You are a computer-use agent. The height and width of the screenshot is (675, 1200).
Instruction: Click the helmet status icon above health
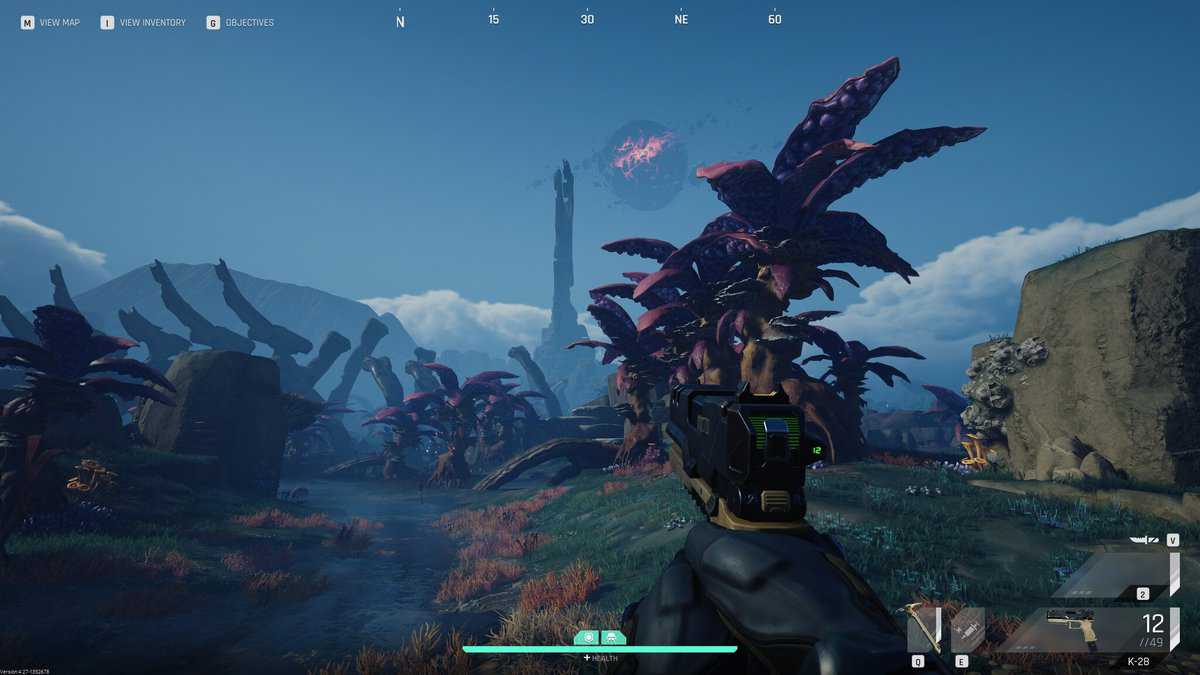613,637
